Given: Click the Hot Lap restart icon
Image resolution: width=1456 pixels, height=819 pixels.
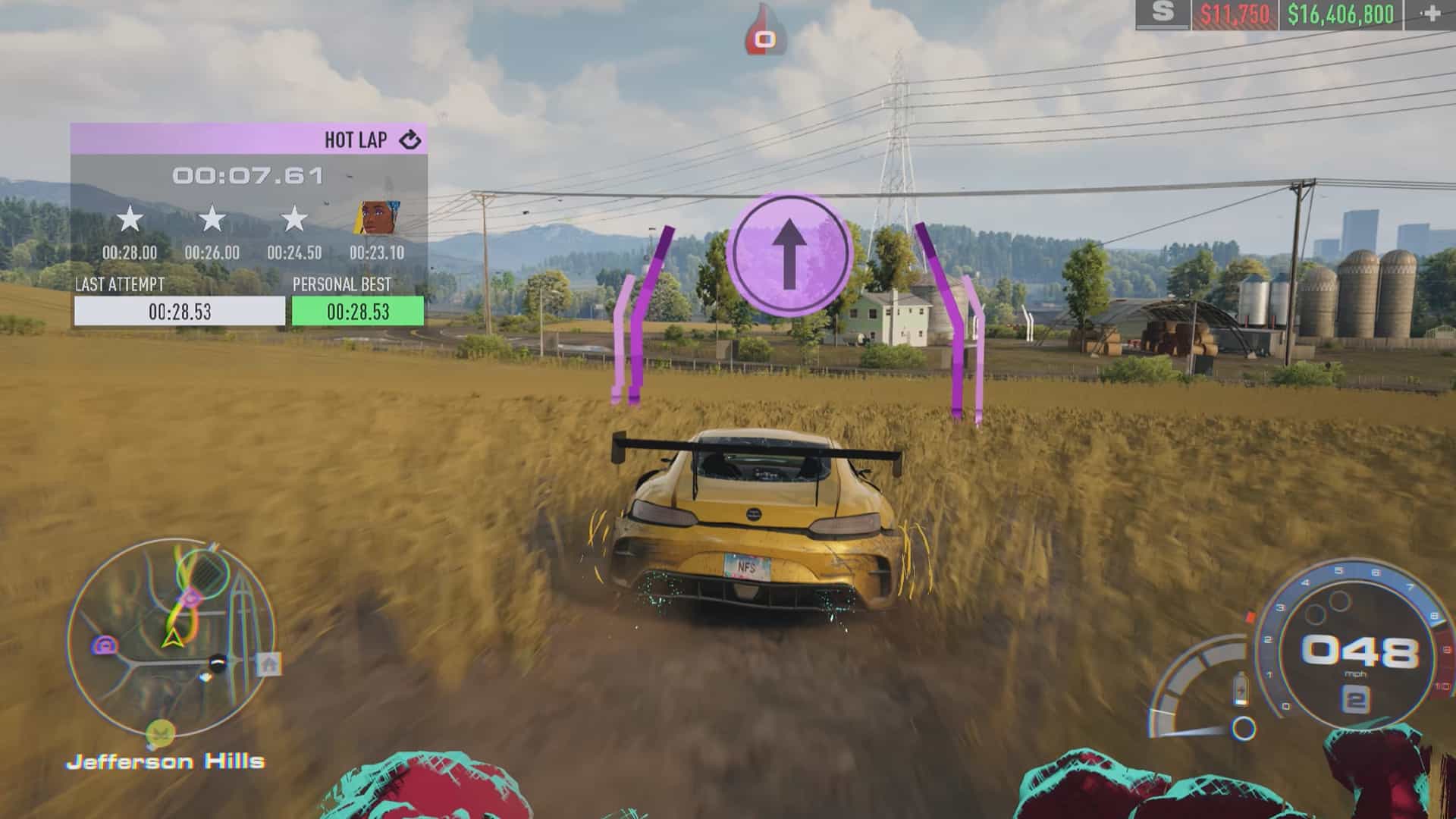Looking at the screenshot, I should coord(409,140).
